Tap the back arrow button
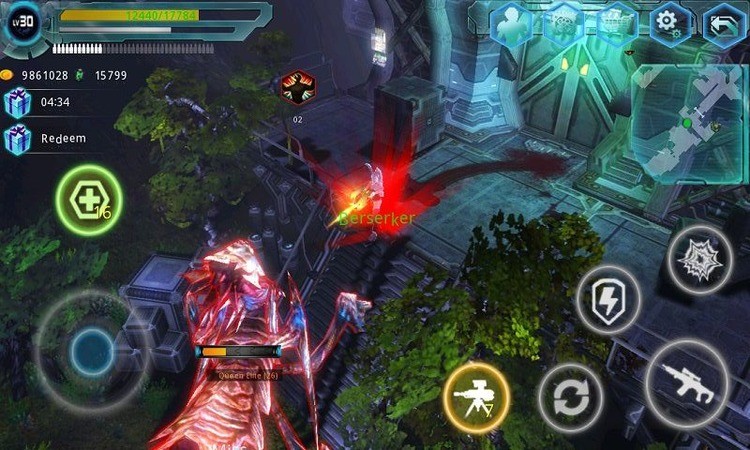Viewport: 750px width, 450px height. click(724, 23)
